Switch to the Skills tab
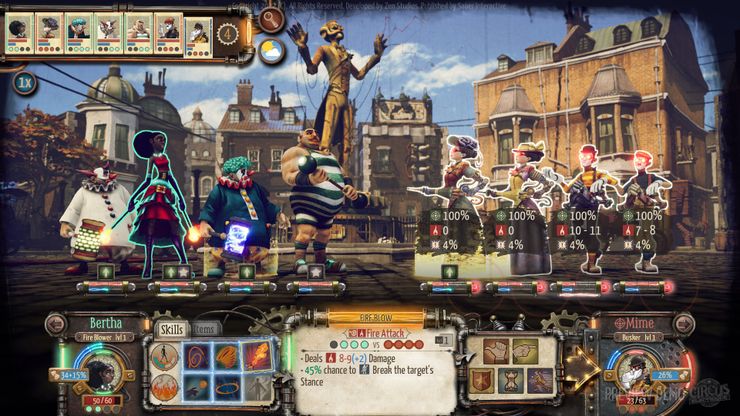740x416 pixels. (x=170, y=329)
